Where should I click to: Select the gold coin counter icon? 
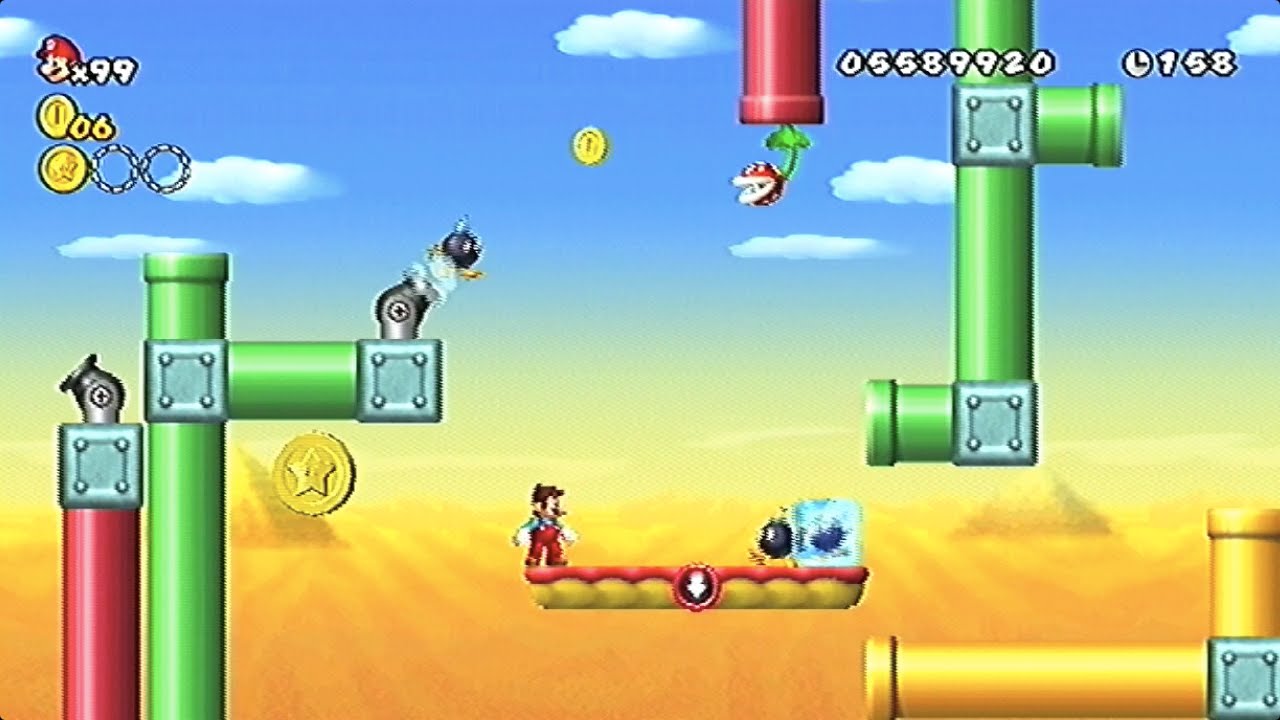(55, 116)
